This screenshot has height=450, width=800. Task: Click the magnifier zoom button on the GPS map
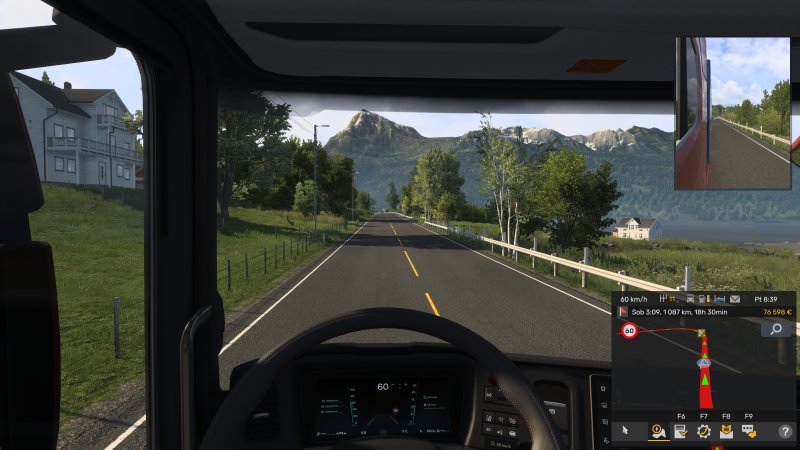(776, 328)
